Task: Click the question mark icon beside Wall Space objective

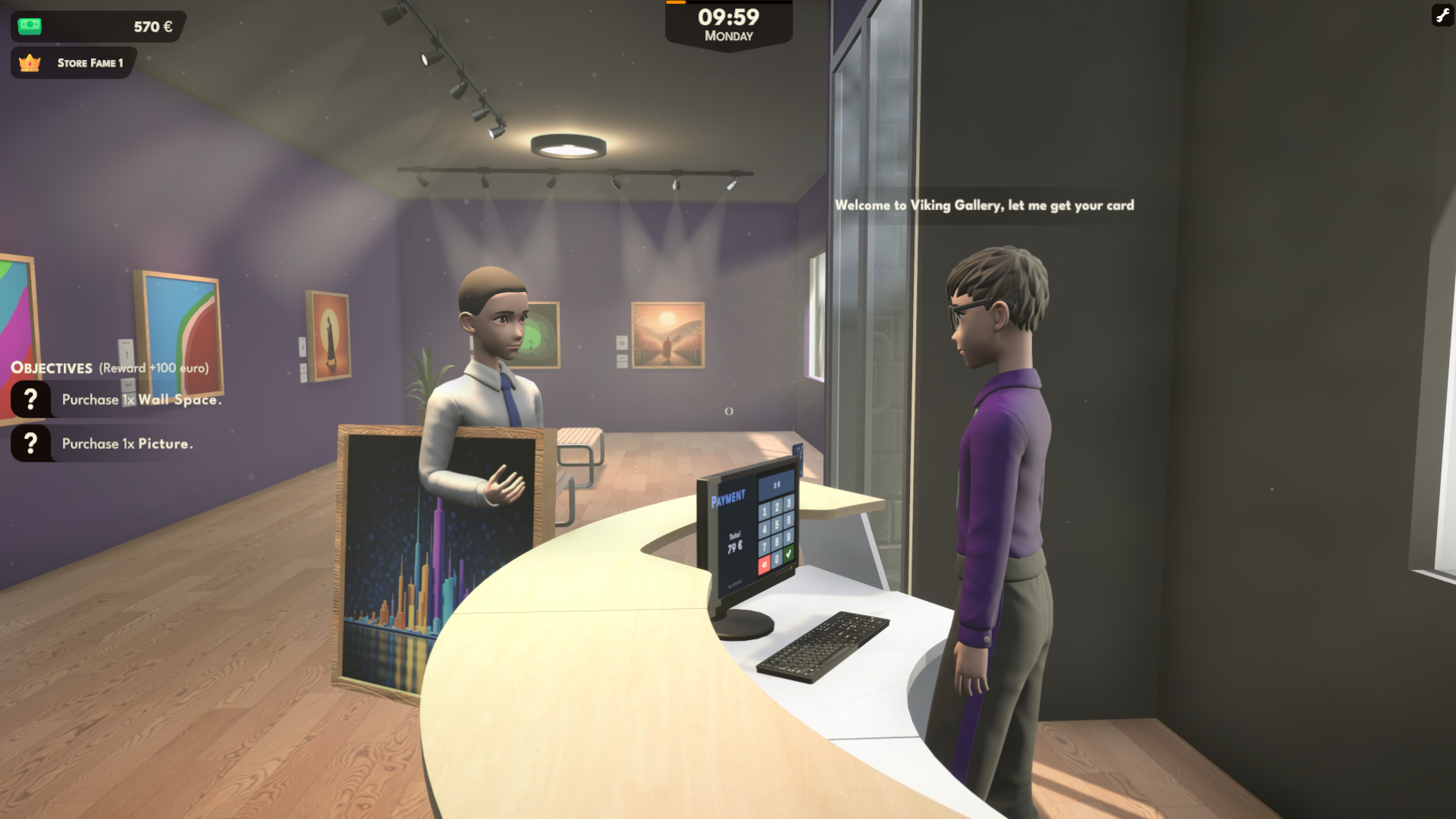Action: (30, 398)
